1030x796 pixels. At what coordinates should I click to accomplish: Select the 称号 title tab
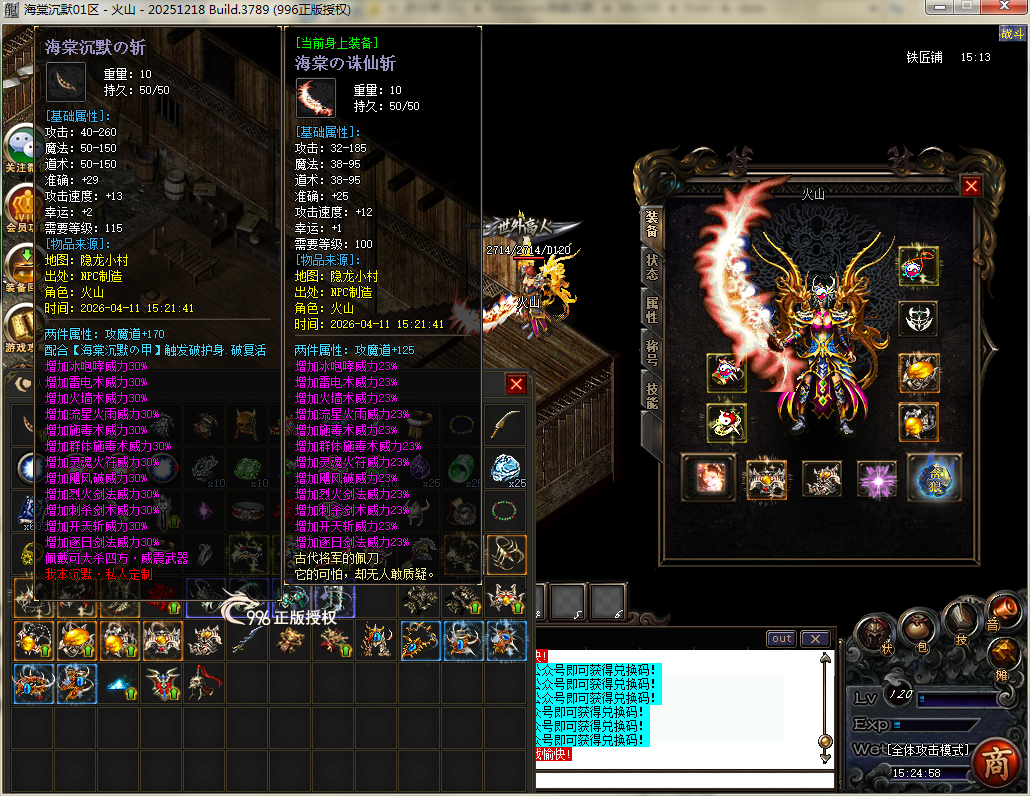pyautogui.click(x=651, y=351)
